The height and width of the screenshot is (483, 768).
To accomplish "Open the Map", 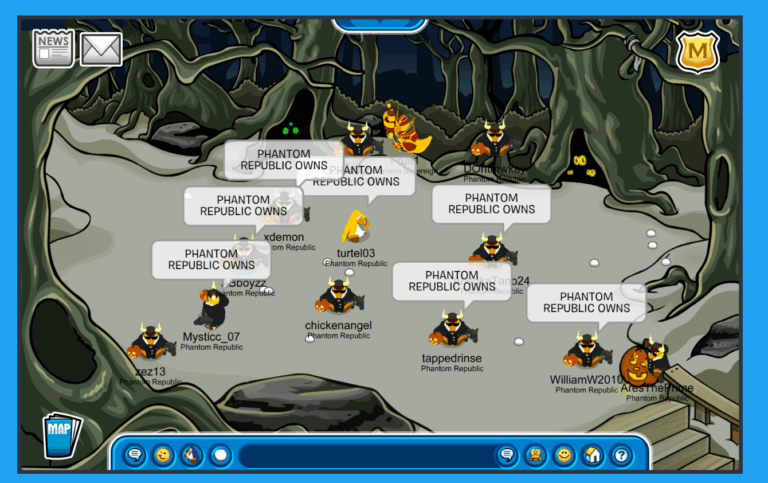I will click(x=60, y=435).
